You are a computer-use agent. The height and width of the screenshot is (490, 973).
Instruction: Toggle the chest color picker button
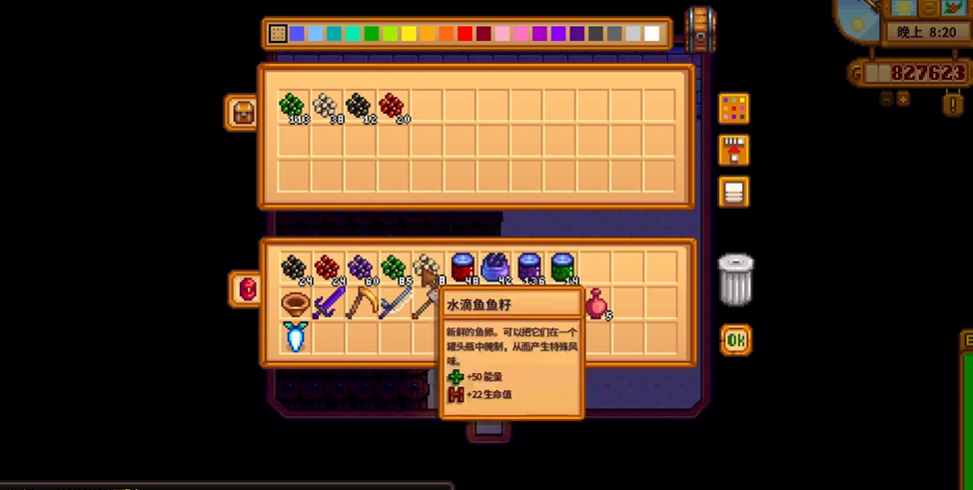pos(733,108)
